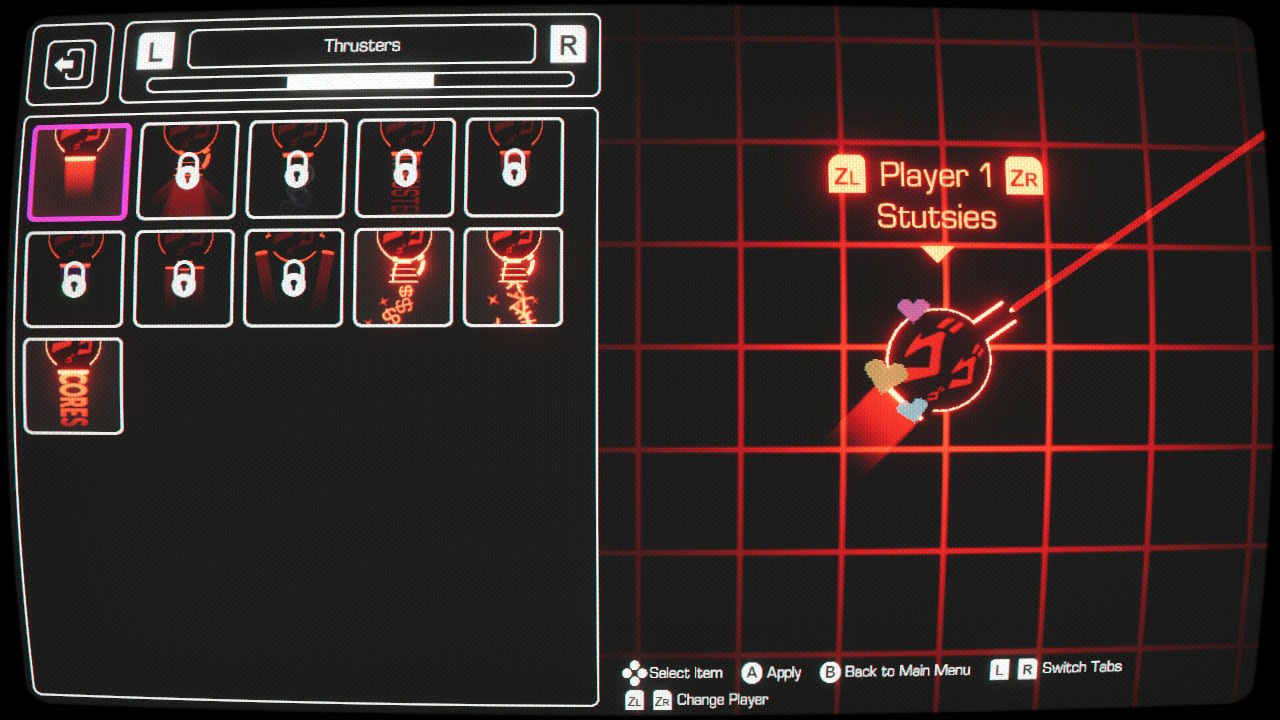Viewport: 1280px width, 720px height.
Task: Click the locked twin-exhaust thruster icon
Action: click(x=293, y=277)
